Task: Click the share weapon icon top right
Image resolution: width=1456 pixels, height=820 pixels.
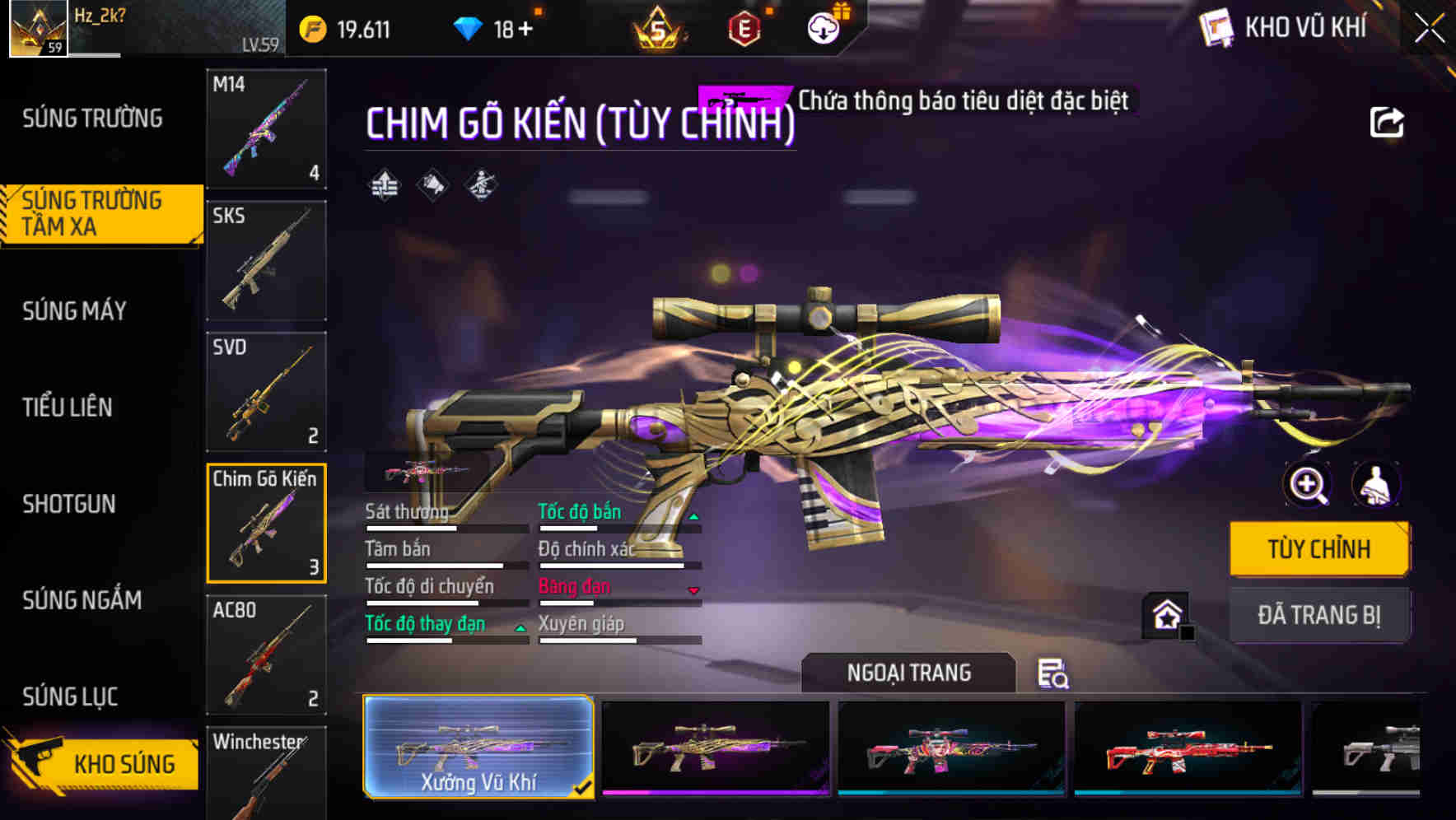Action: [x=1388, y=122]
